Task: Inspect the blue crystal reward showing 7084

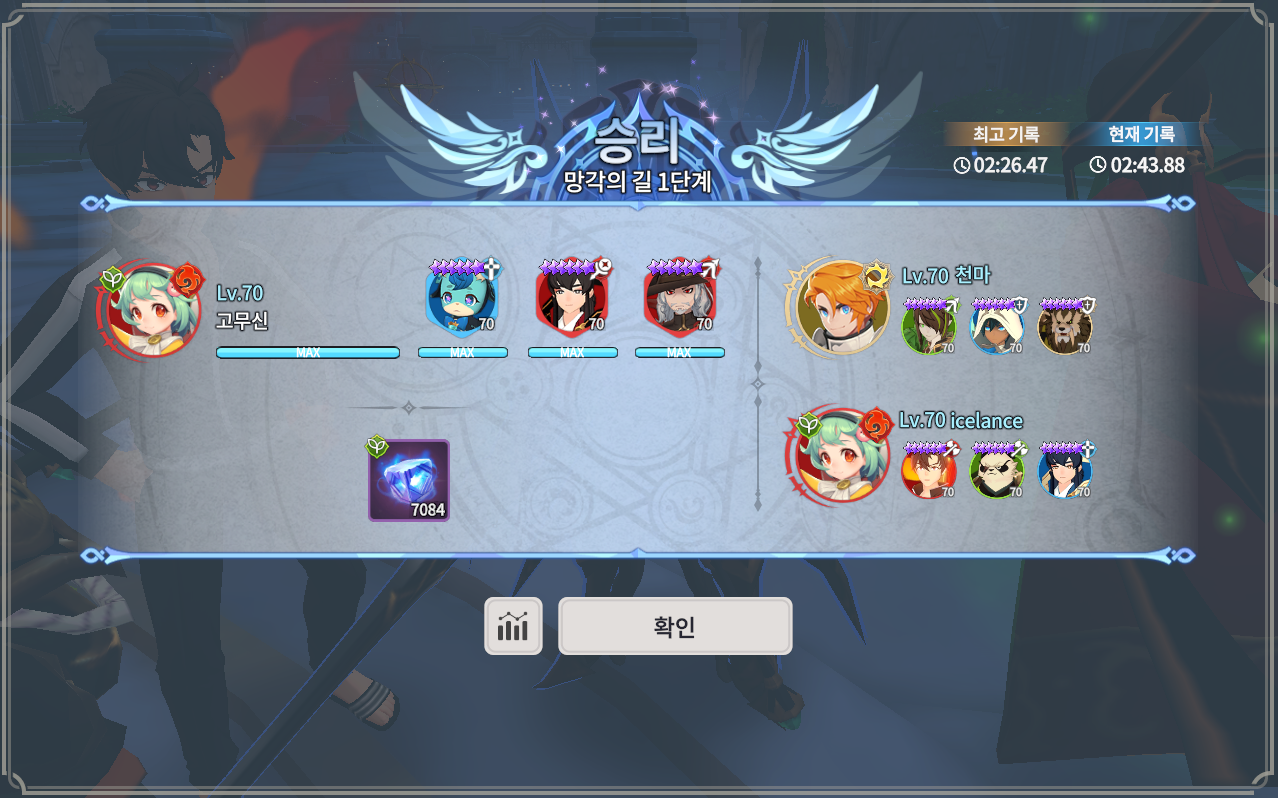Action: click(409, 481)
